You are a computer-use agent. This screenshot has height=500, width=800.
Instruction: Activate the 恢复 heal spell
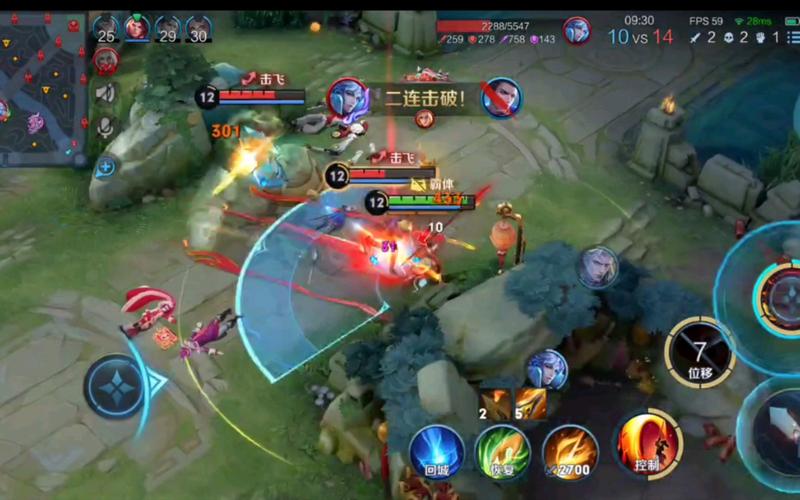coord(502,451)
